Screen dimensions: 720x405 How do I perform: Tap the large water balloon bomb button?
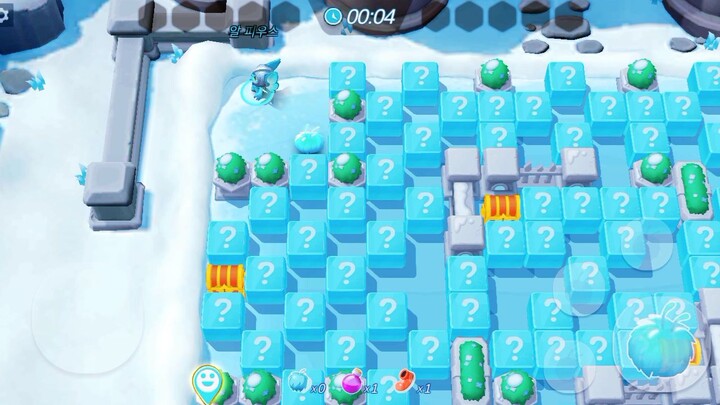[x=660, y=347]
